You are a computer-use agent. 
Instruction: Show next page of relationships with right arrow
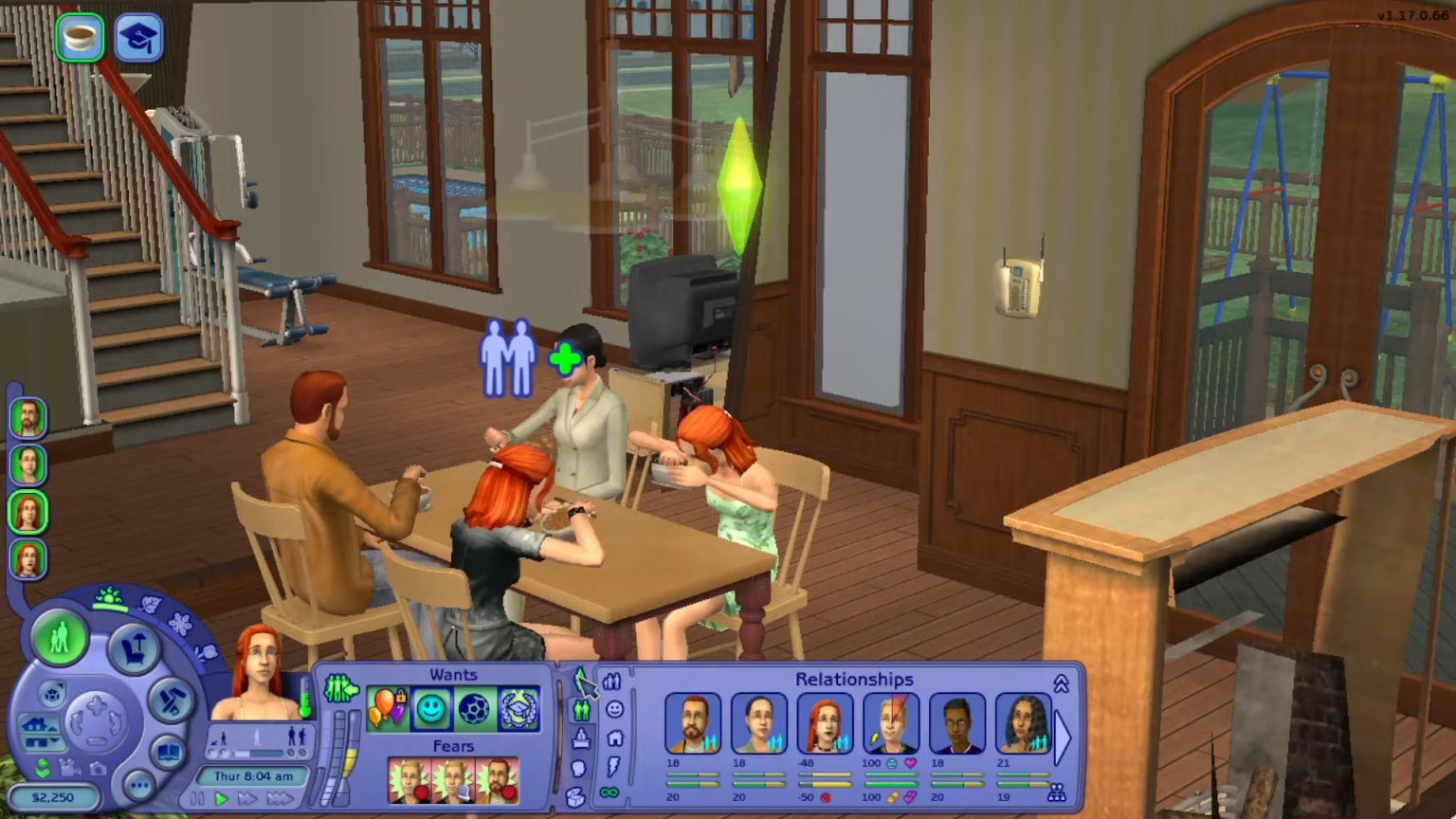[1065, 737]
